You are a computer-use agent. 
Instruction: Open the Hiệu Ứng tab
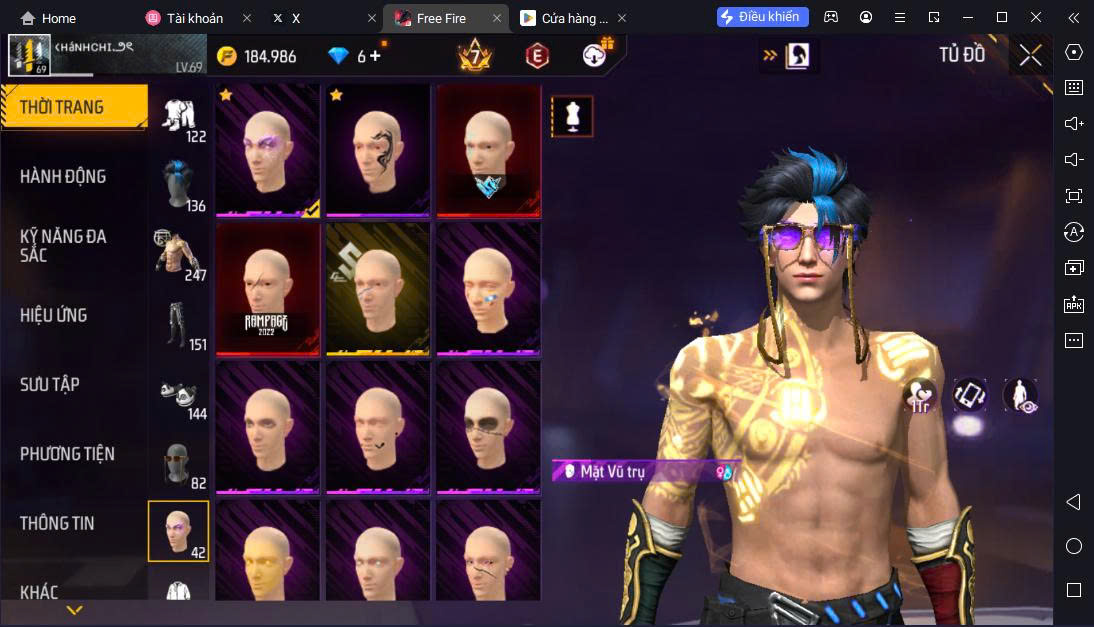click(x=54, y=315)
